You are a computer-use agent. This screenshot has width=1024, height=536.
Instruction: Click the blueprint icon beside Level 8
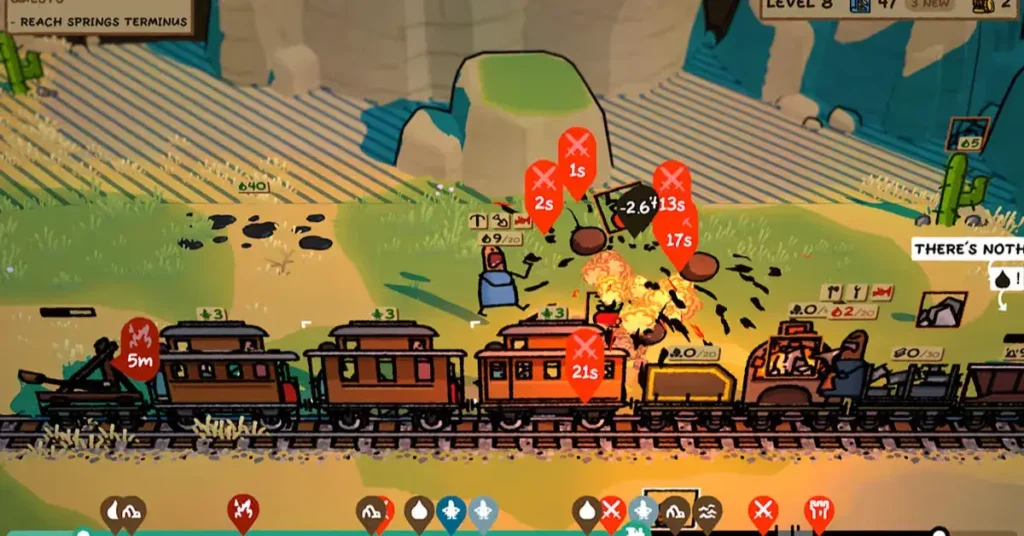coord(859,6)
